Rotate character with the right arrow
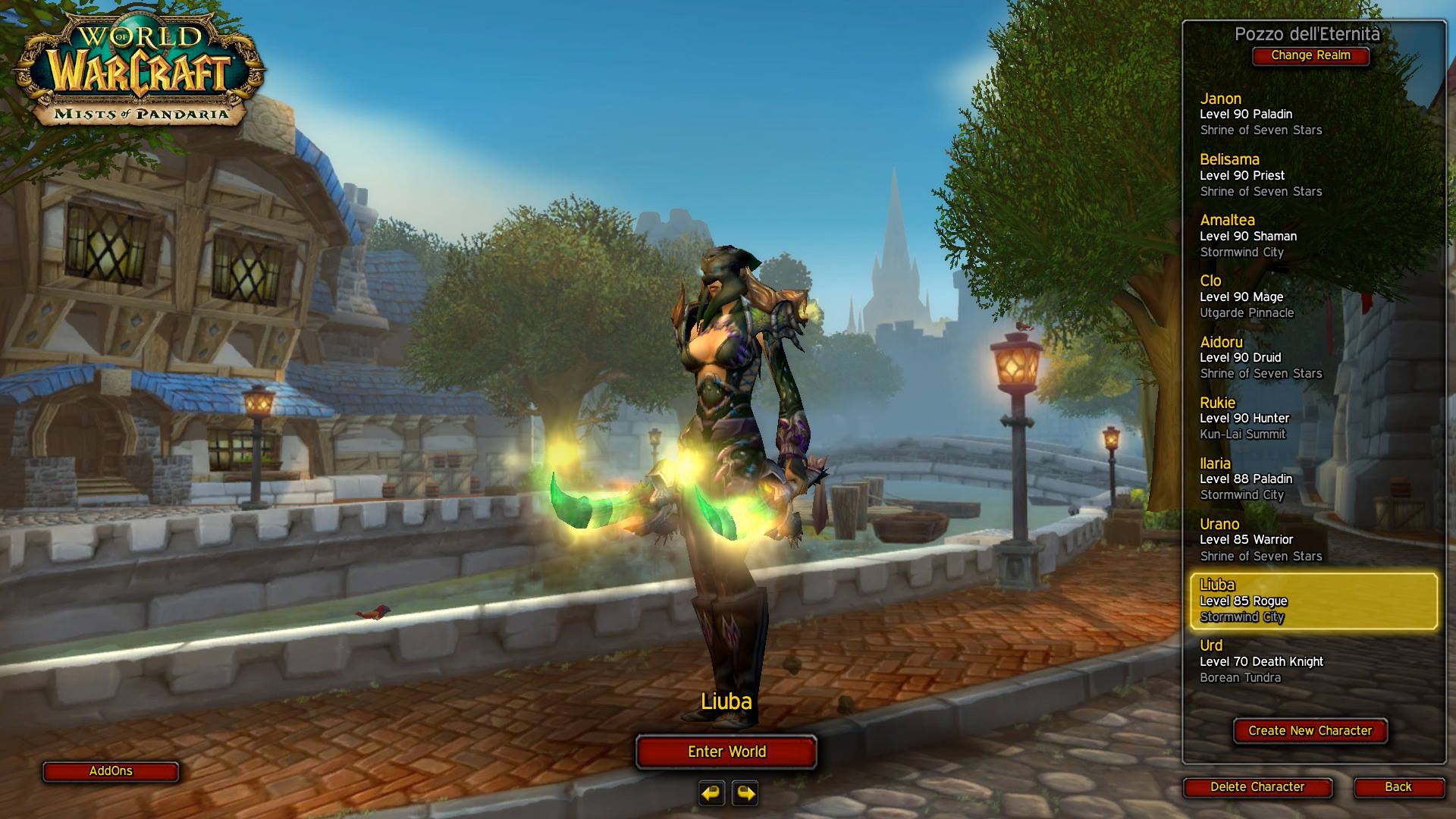Screen dimensions: 1456x819 745,793
